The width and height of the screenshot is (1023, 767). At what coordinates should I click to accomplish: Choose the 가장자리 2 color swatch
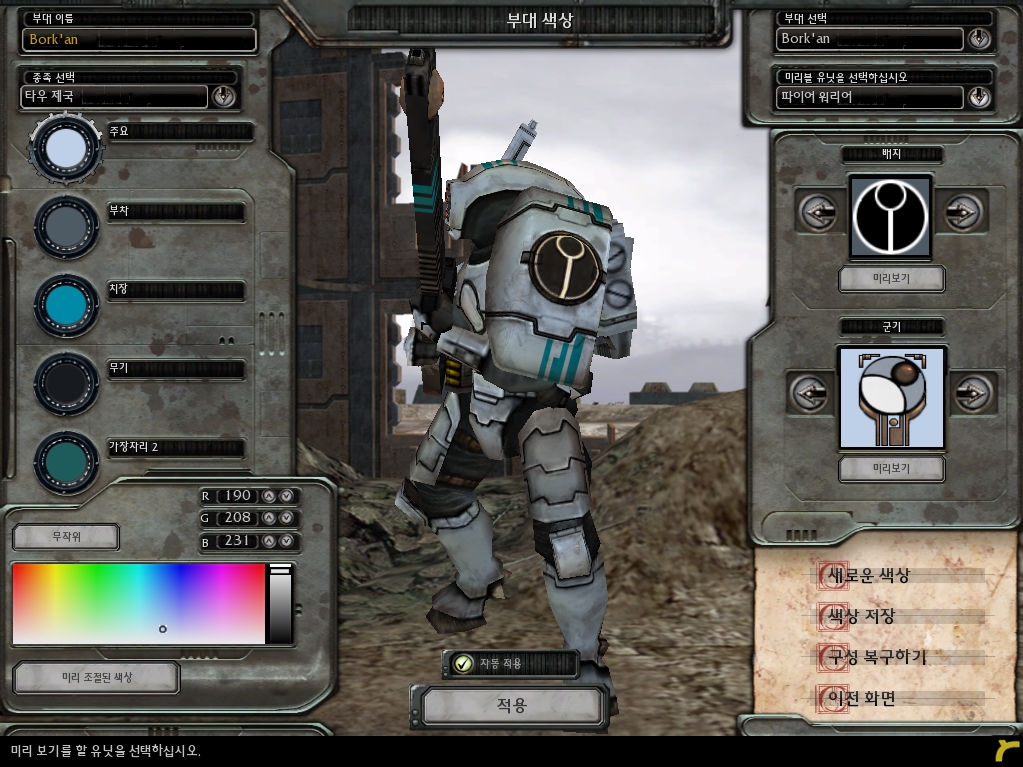[66, 461]
